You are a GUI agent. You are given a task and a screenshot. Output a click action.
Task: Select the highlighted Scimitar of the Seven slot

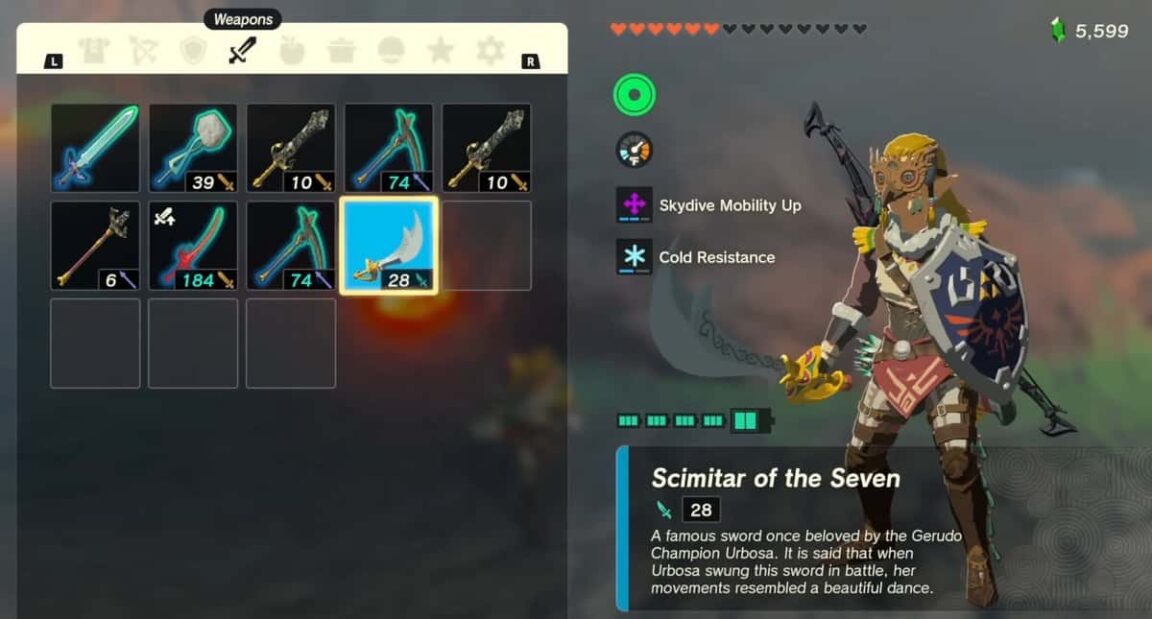click(389, 246)
